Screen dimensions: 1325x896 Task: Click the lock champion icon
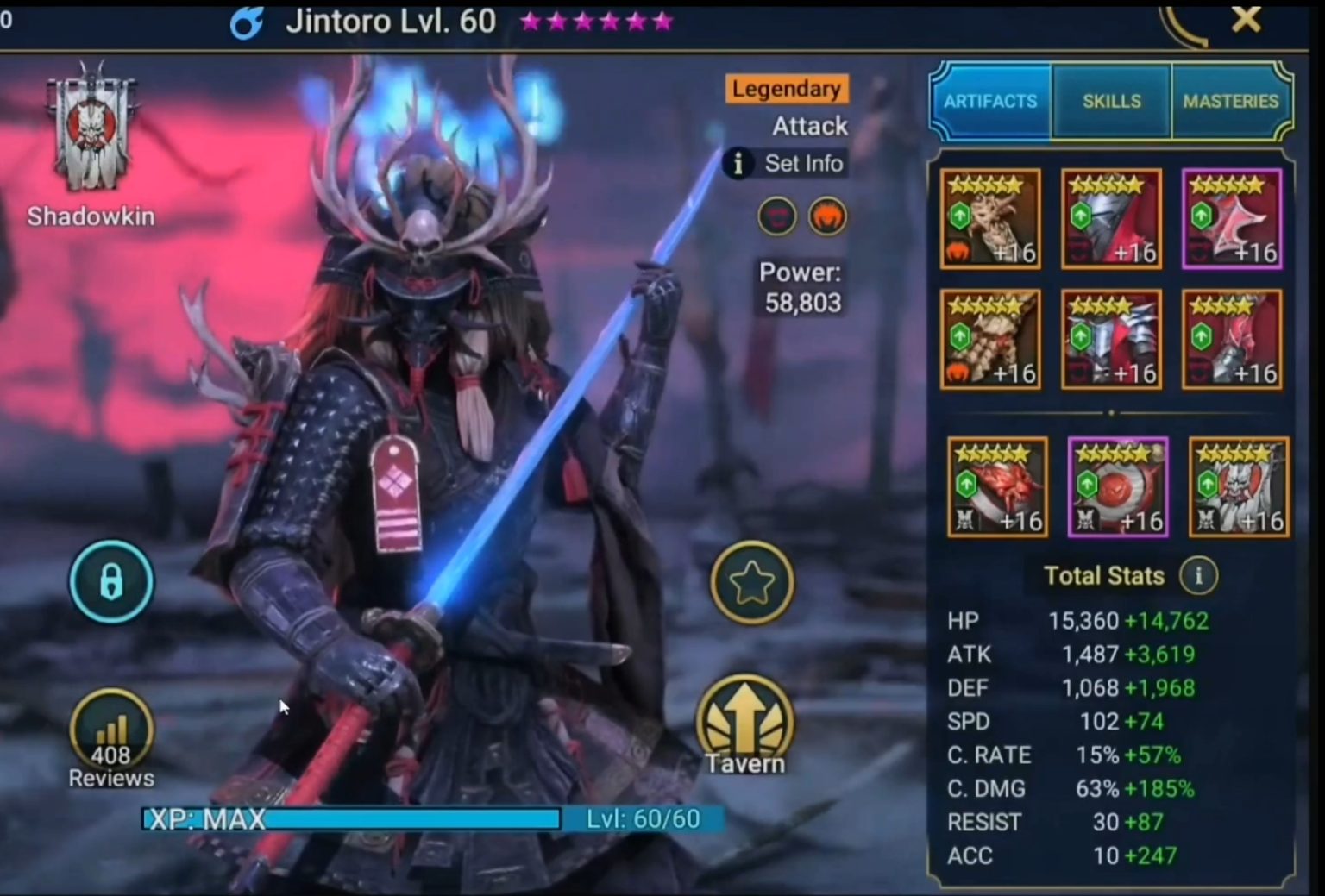(x=111, y=582)
